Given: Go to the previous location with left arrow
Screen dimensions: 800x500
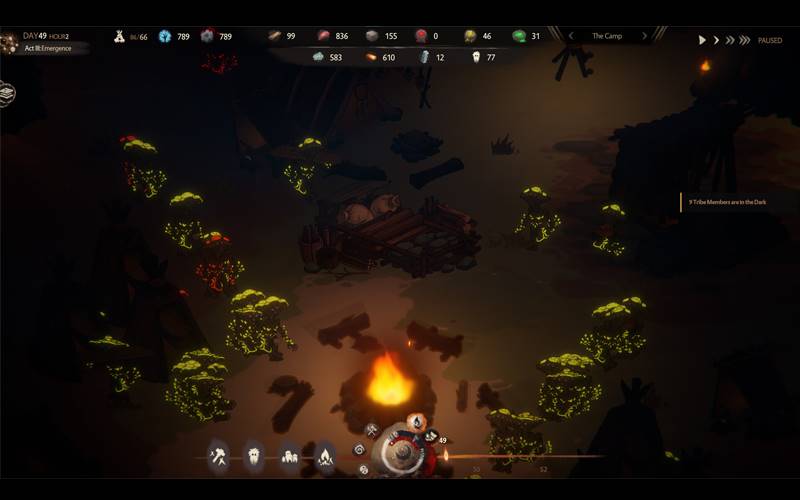Looking at the screenshot, I should [570, 36].
